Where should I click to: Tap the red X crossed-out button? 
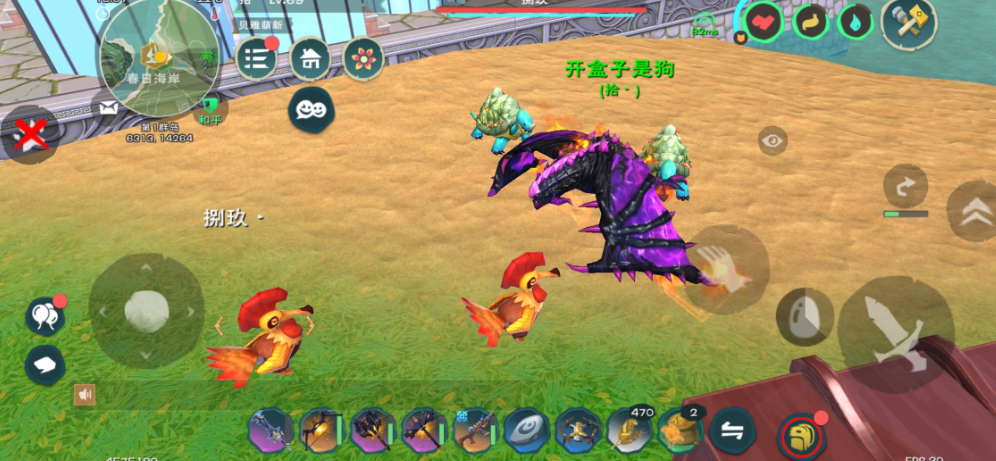point(28,135)
